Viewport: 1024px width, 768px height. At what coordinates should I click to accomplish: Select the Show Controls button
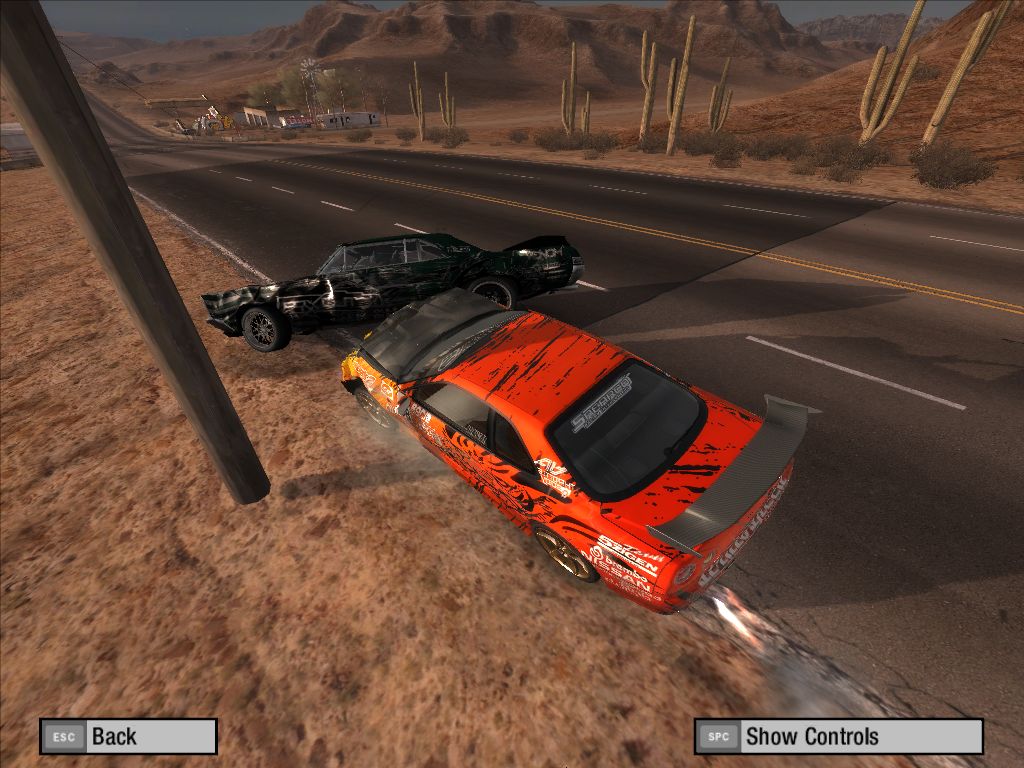pyautogui.click(x=838, y=736)
